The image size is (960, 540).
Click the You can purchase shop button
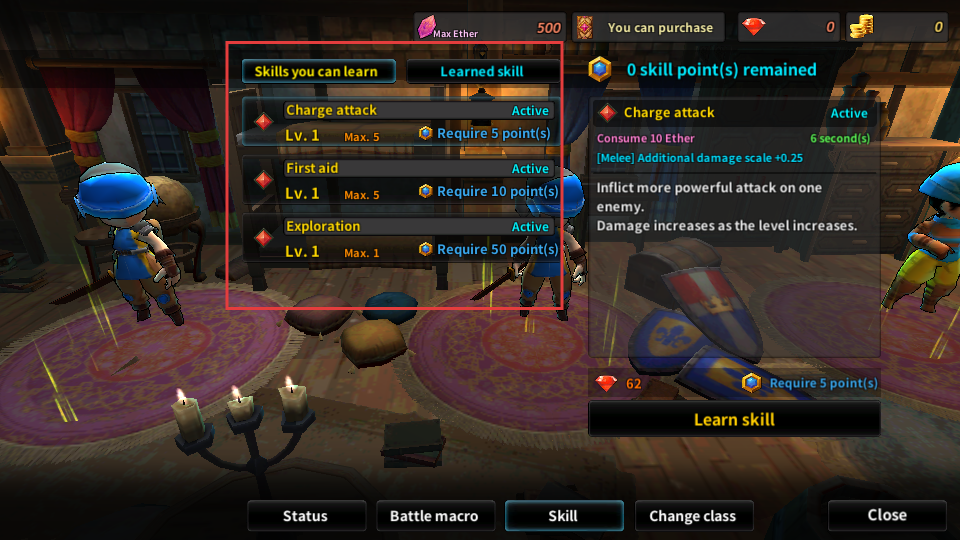[652, 28]
